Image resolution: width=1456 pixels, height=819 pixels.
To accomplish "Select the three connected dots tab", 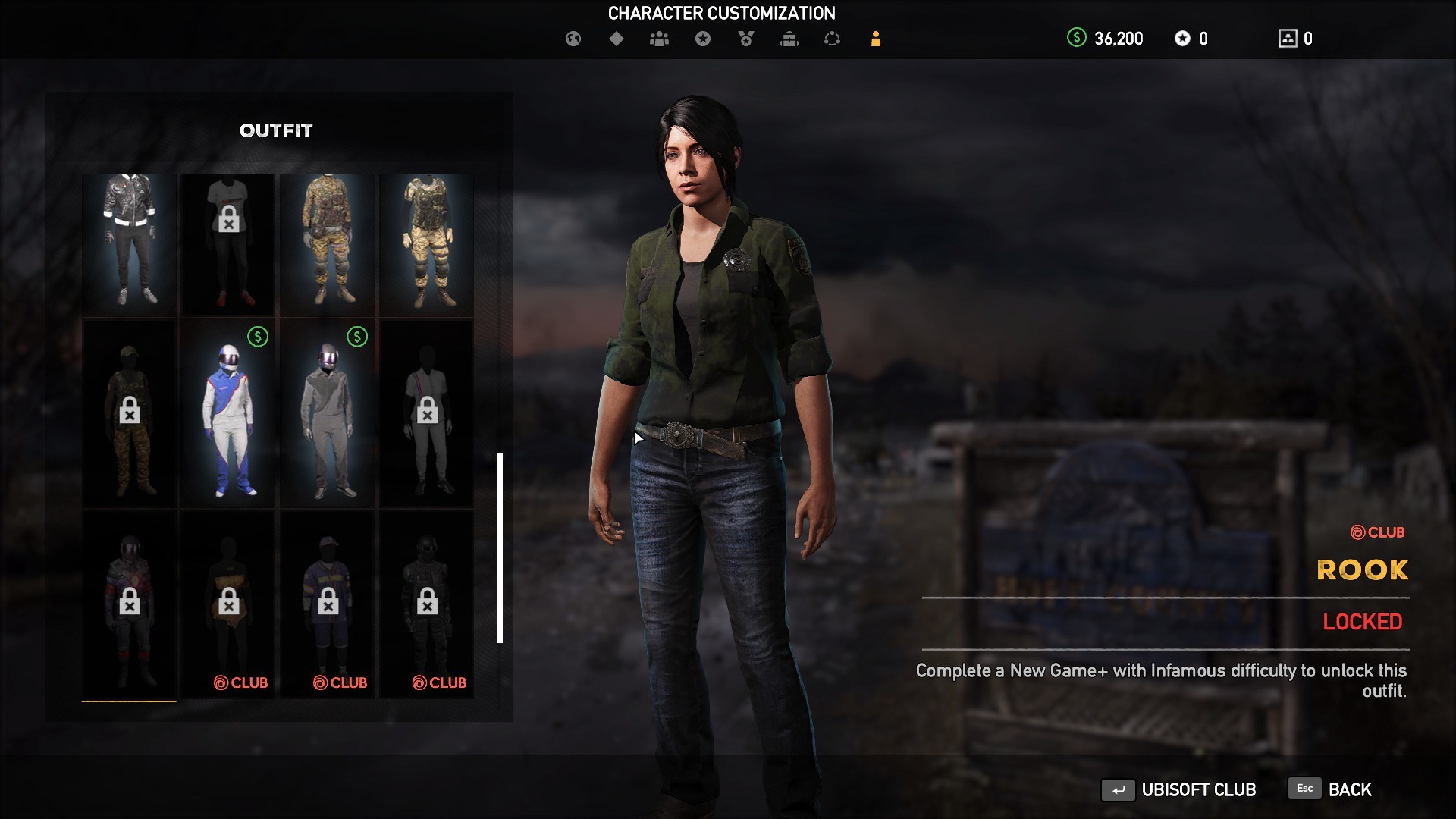I will (832, 39).
